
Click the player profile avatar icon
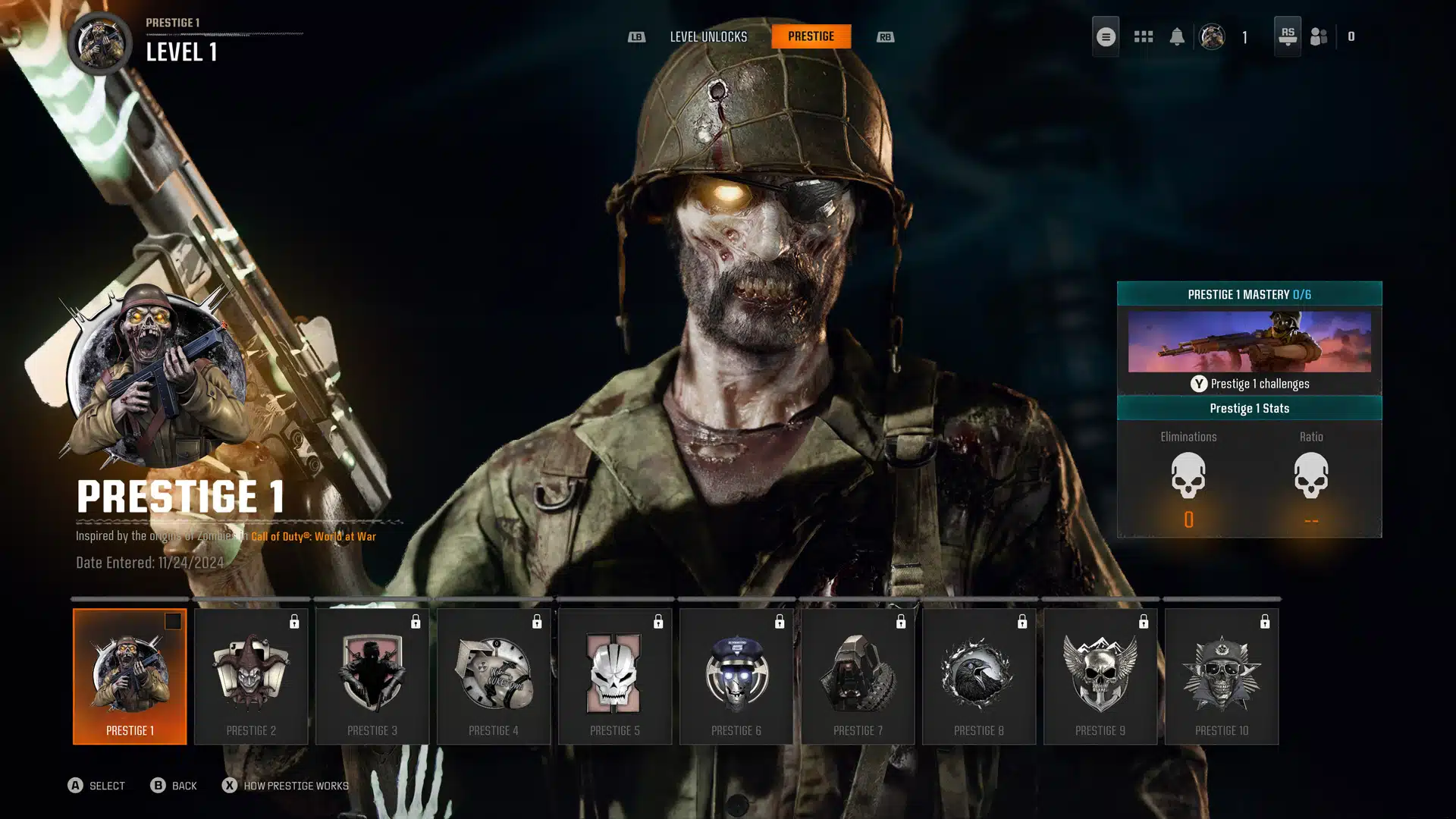pos(1212,37)
